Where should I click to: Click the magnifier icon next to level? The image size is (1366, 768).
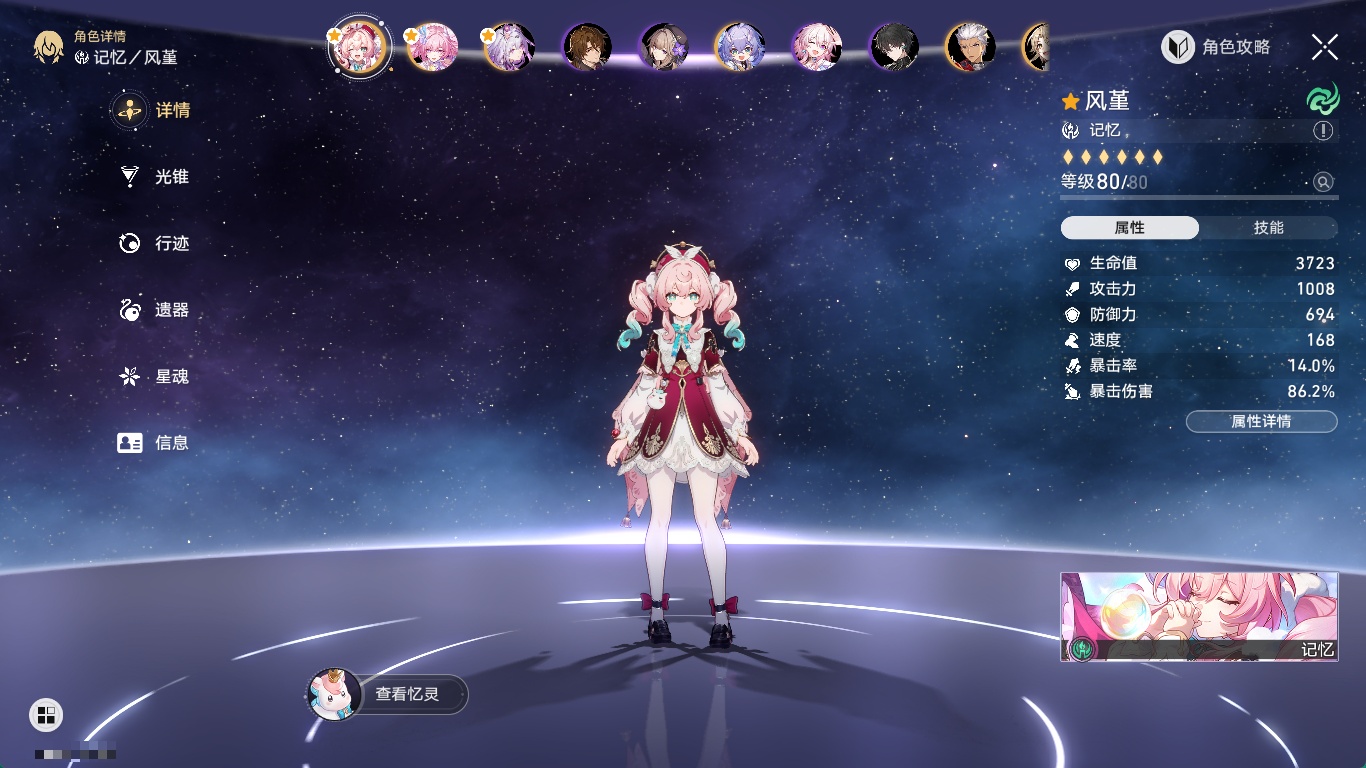1323,182
